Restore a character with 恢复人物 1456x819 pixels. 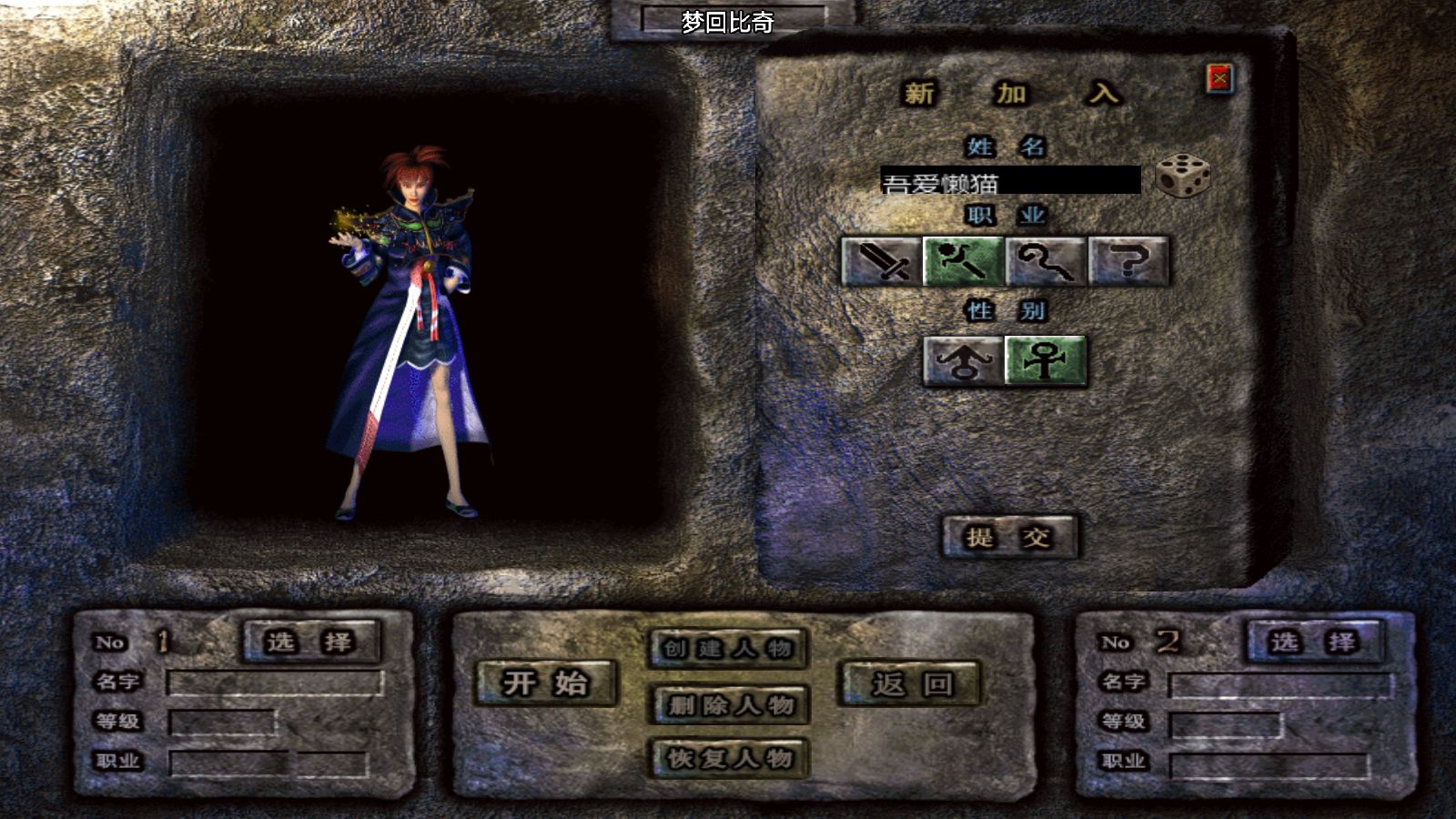point(728,758)
